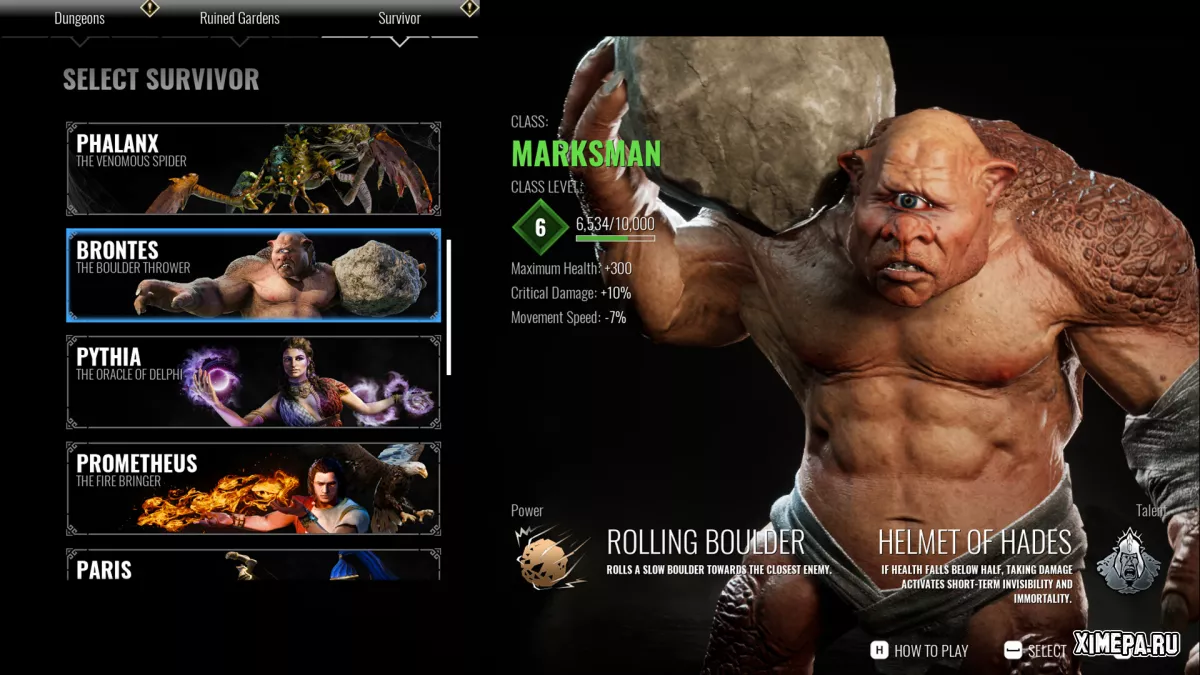Click the survivor list scrollbar
This screenshot has width=1200, height=675.
coord(449,307)
